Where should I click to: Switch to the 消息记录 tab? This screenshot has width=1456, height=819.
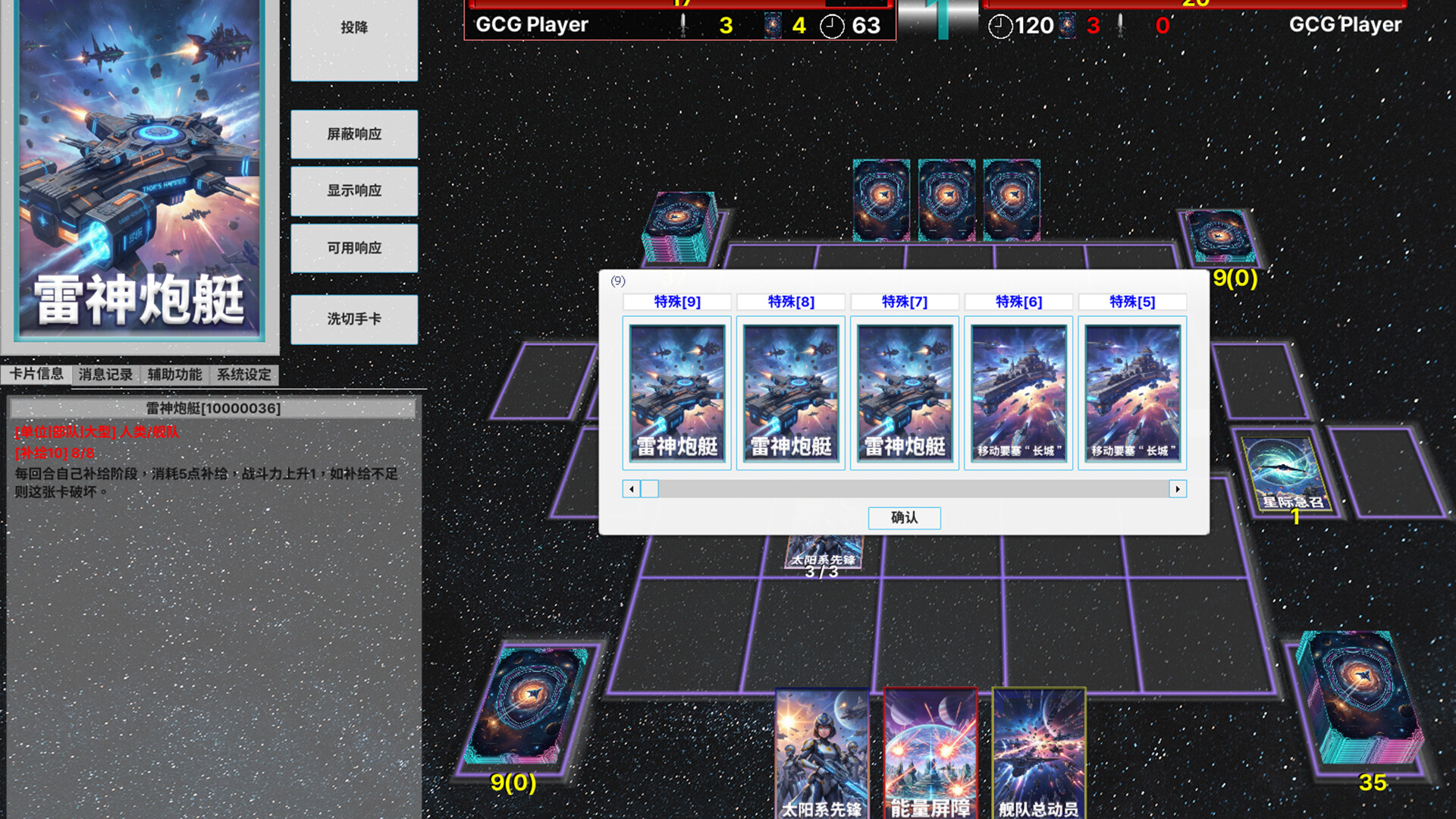(105, 374)
